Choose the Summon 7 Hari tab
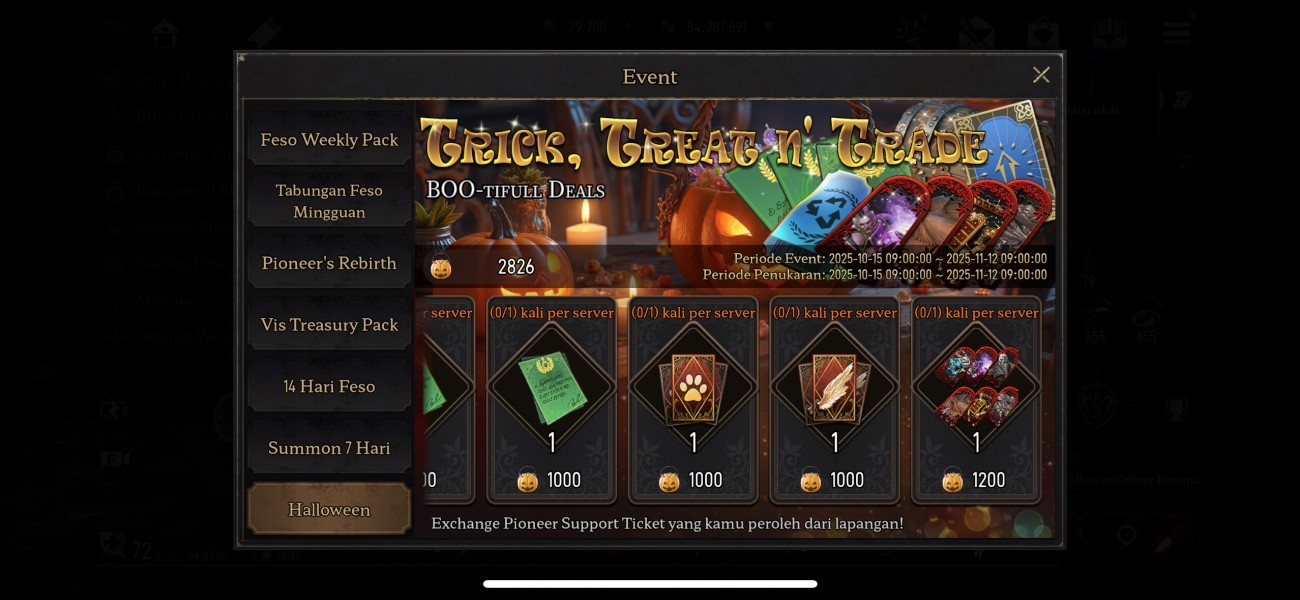Image resolution: width=1300 pixels, height=600 pixels. pos(329,448)
